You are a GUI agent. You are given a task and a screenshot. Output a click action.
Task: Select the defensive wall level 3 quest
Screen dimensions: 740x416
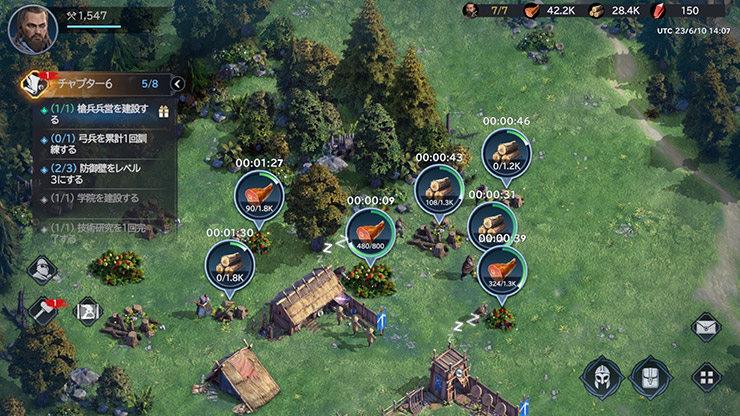pyautogui.click(x=105, y=174)
